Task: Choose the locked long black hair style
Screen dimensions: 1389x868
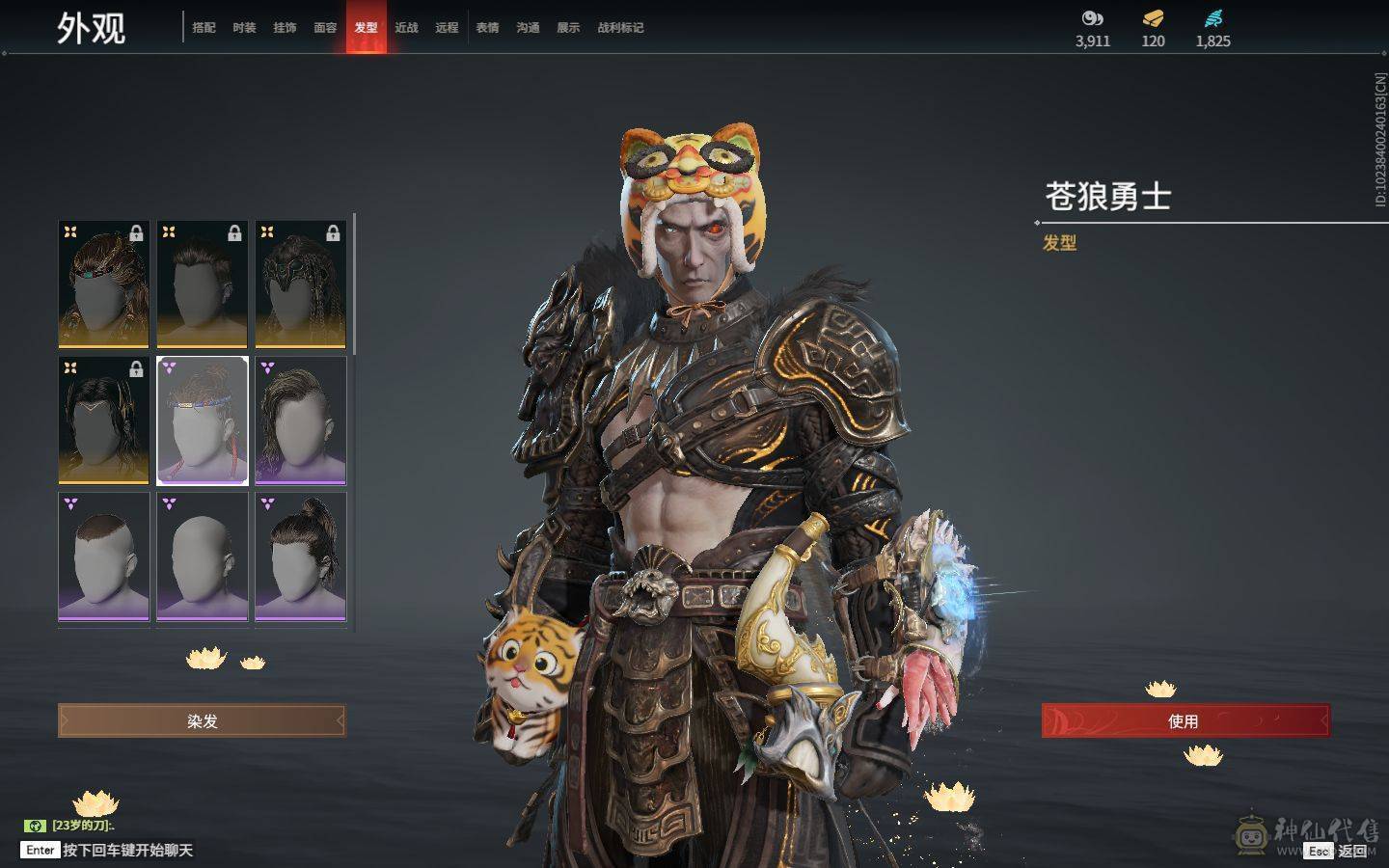Action: pos(104,420)
